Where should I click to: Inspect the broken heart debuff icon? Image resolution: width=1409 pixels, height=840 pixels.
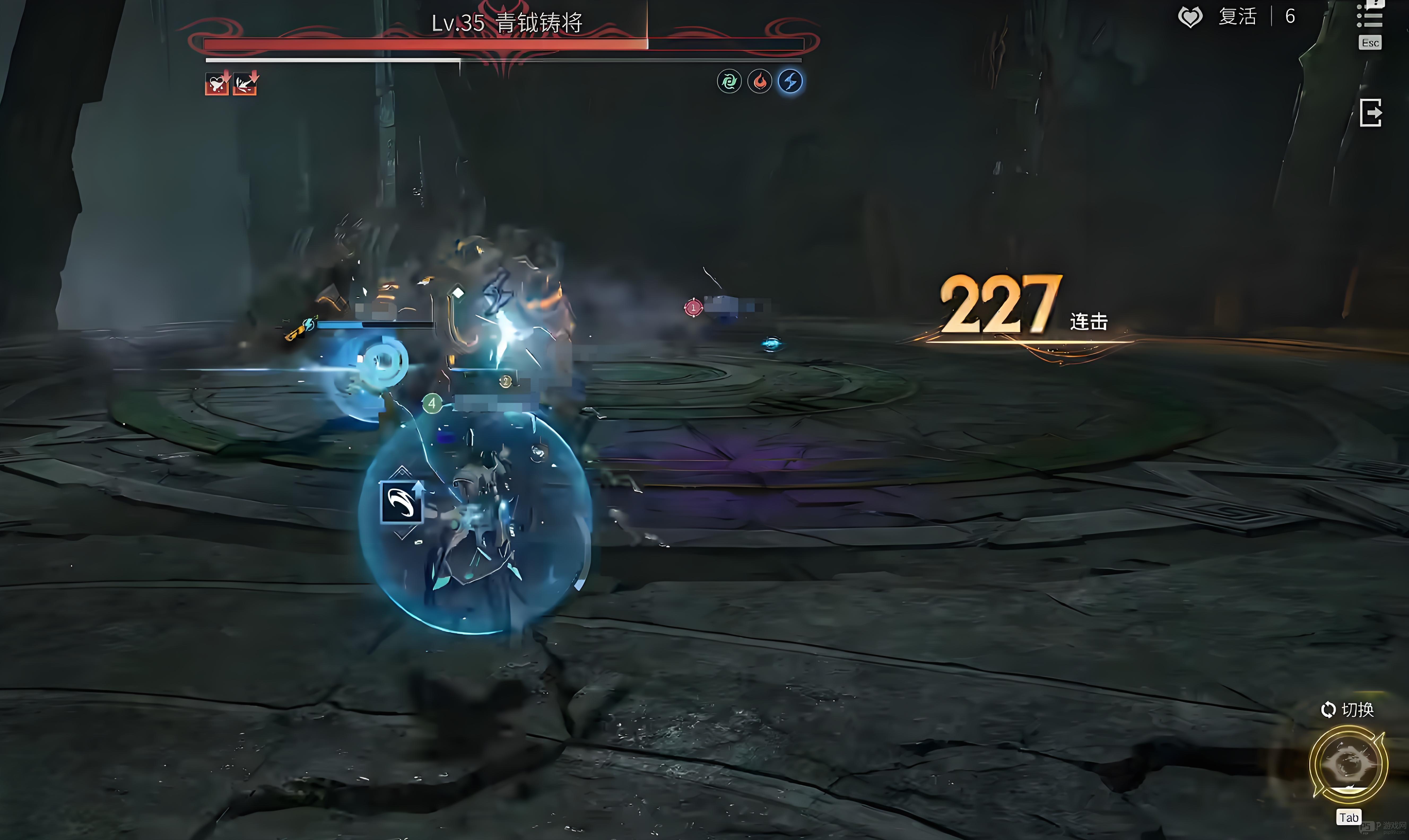point(217,84)
